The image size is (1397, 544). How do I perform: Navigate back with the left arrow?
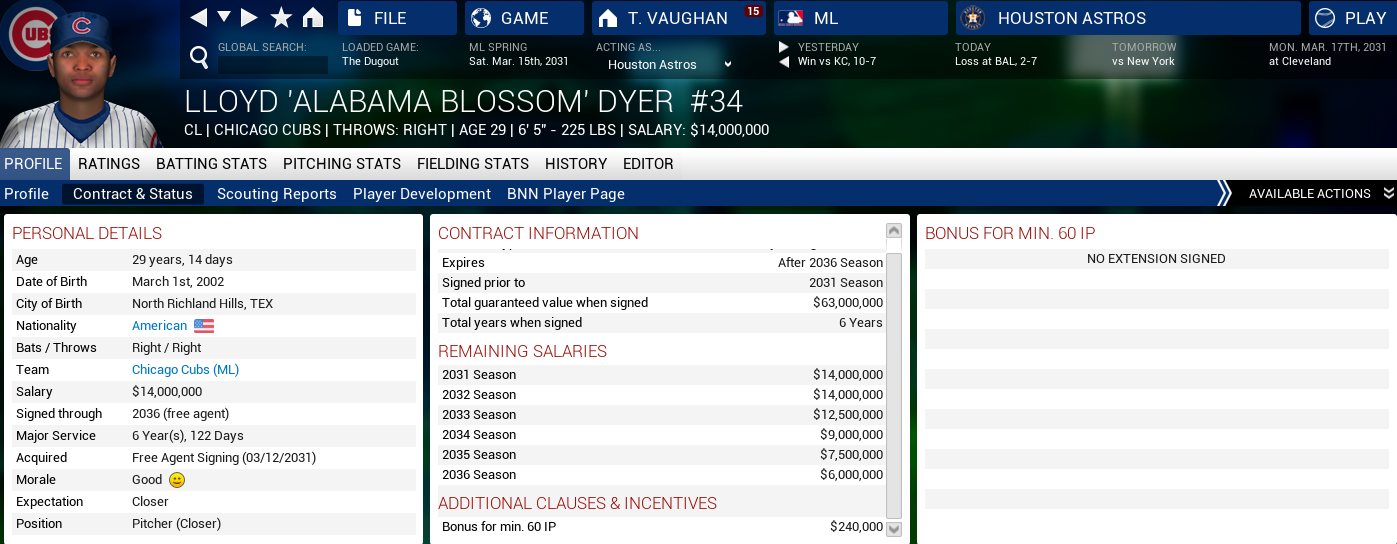pos(199,18)
